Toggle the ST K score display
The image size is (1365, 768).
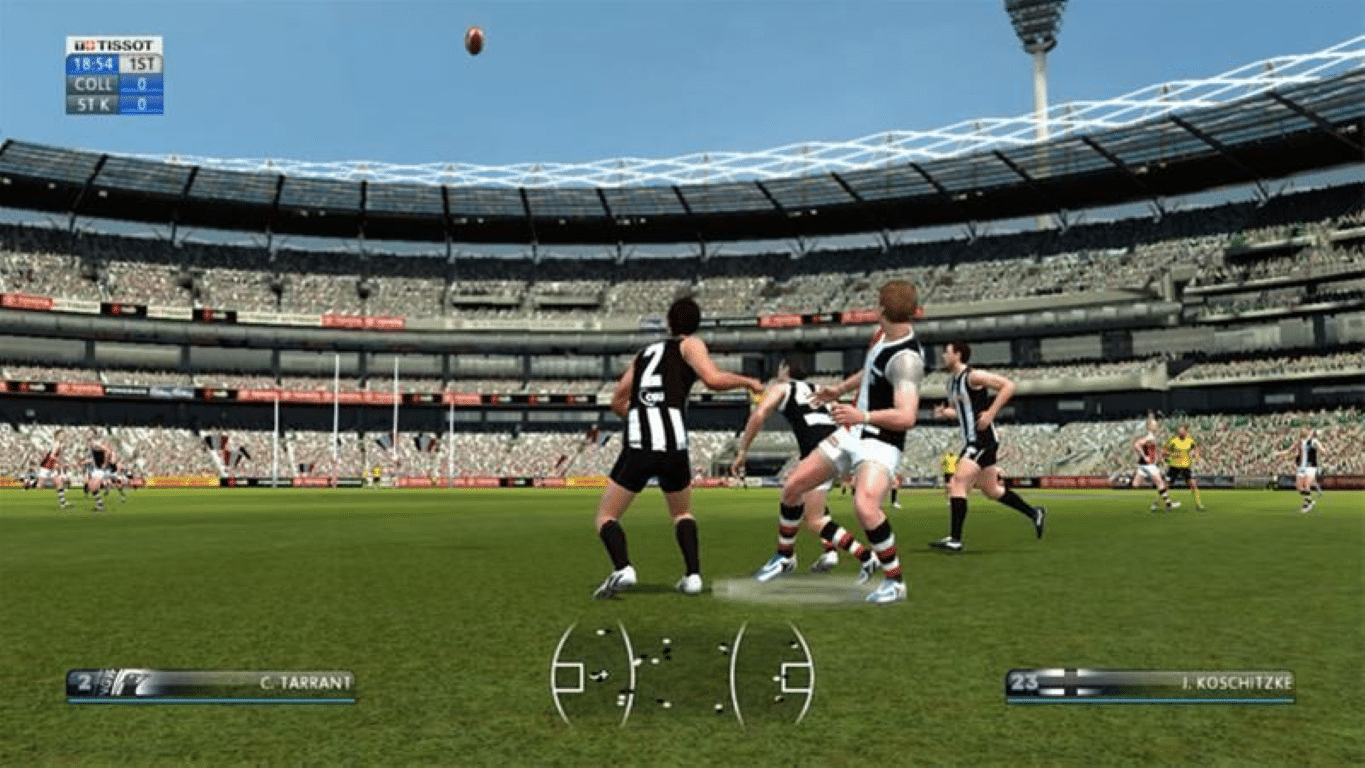coord(141,103)
